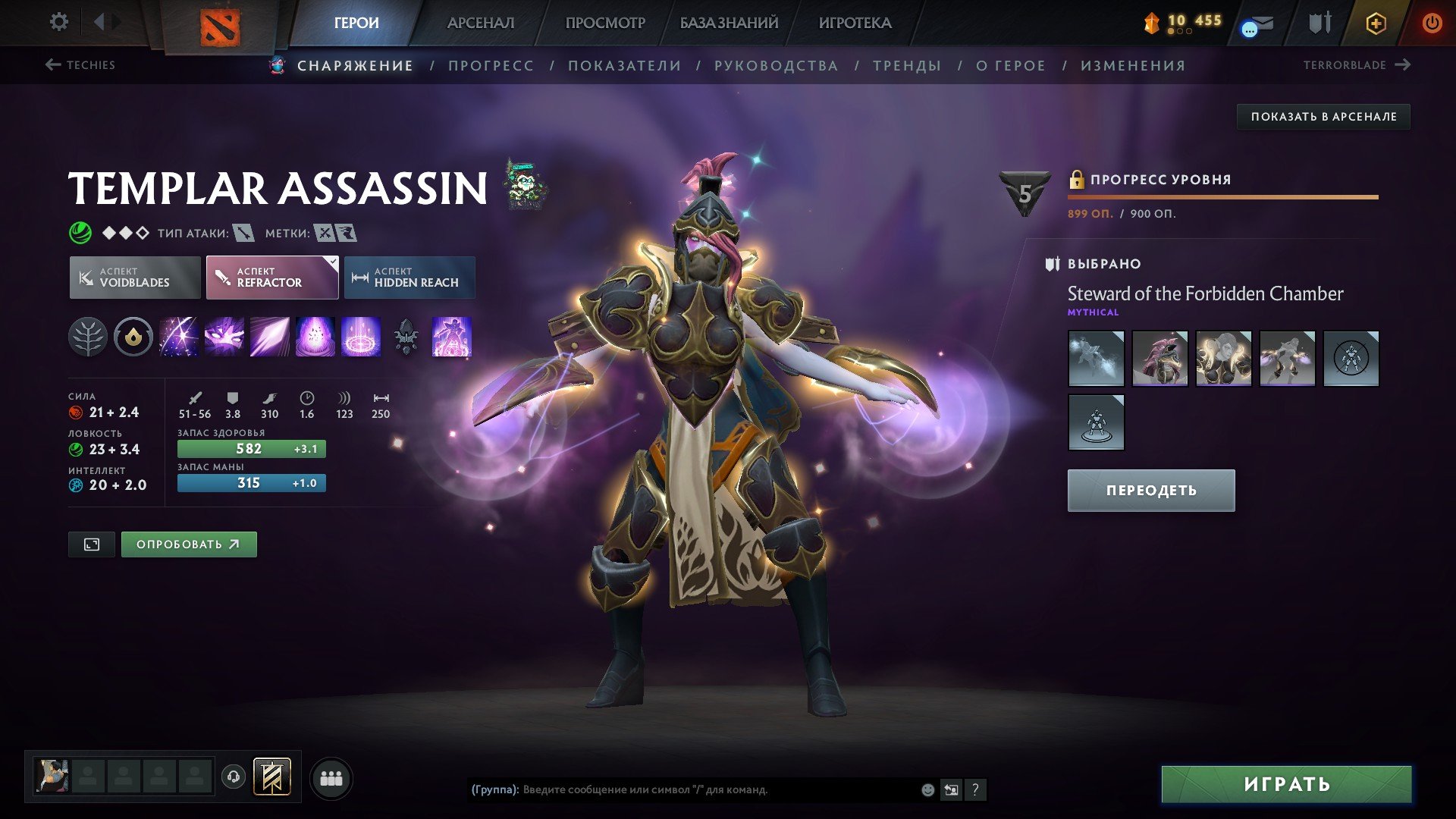The height and width of the screenshot is (819, 1456).
Task: Open the Psi Blades ability icon
Action: tap(269, 338)
